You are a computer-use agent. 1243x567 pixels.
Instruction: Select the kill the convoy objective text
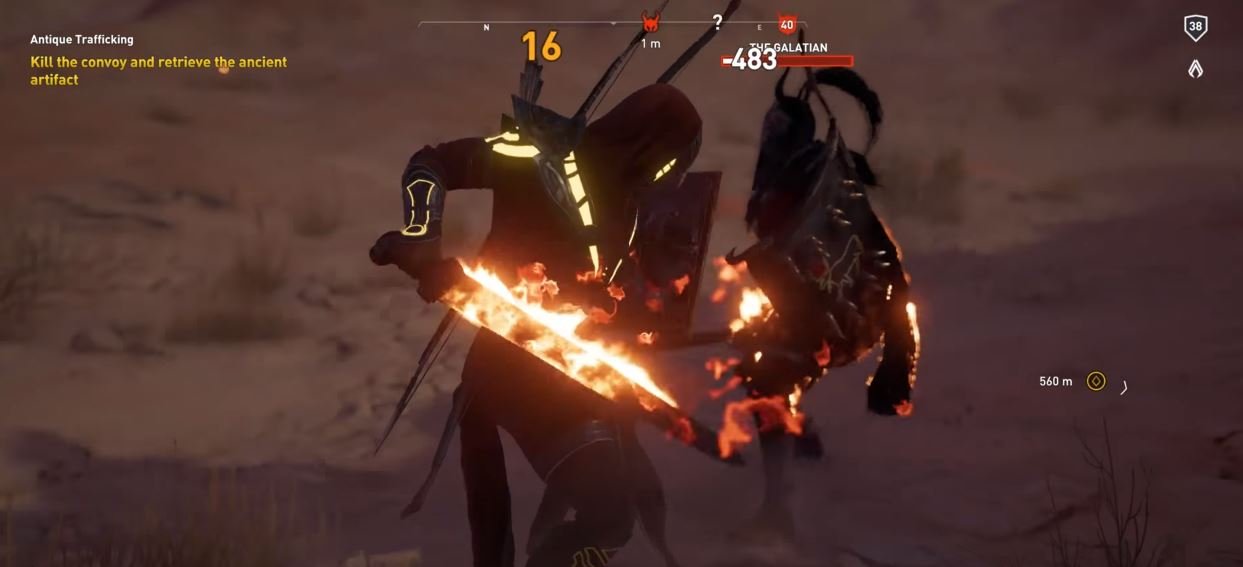pyautogui.click(x=158, y=70)
